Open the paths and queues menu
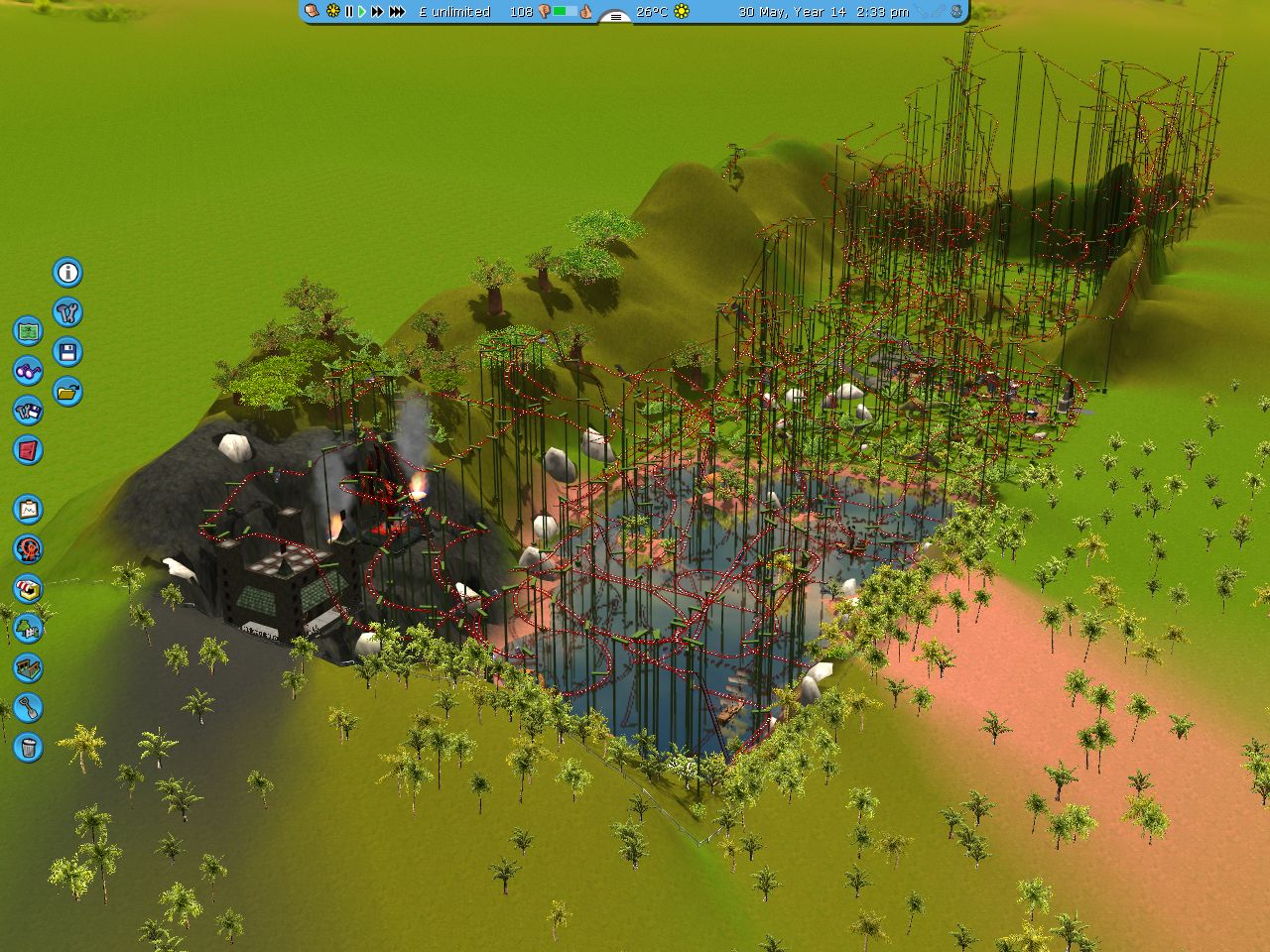 click(28, 667)
